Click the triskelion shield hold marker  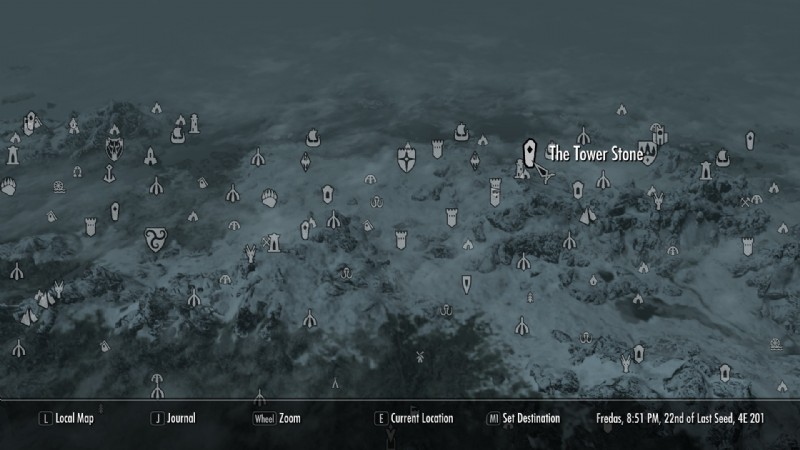pos(155,236)
